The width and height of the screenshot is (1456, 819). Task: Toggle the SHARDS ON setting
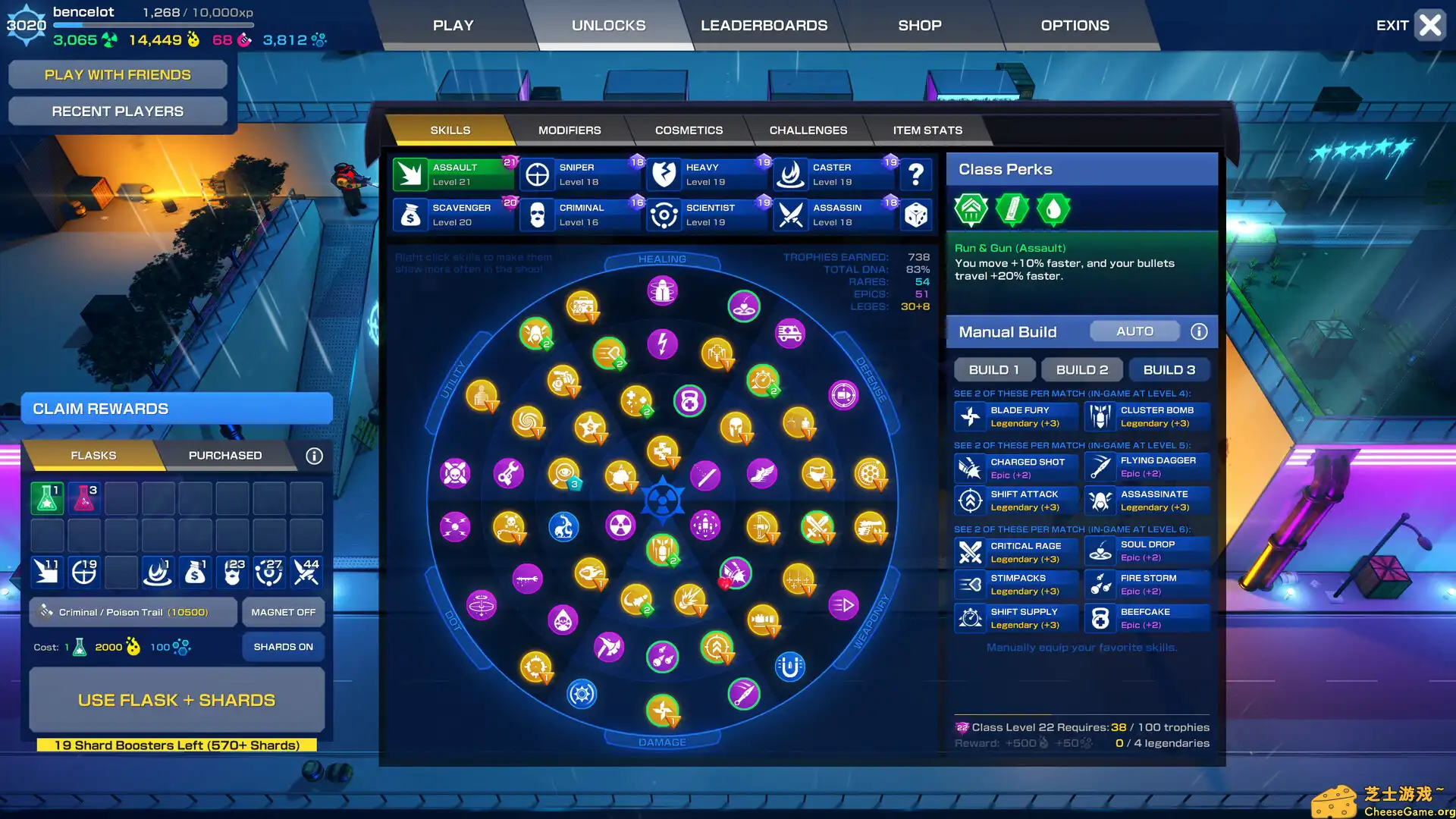(282, 646)
